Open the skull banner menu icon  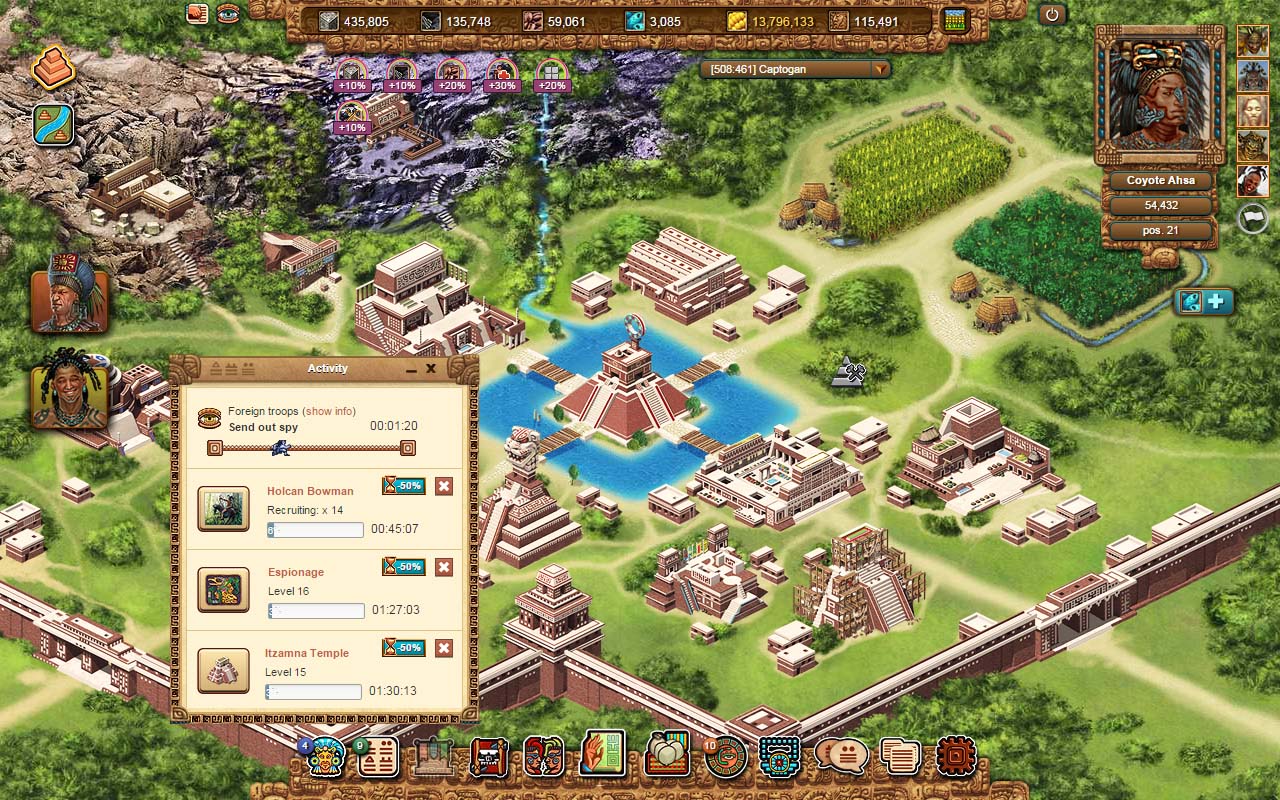pyautogui.click(x=489, y=757)
